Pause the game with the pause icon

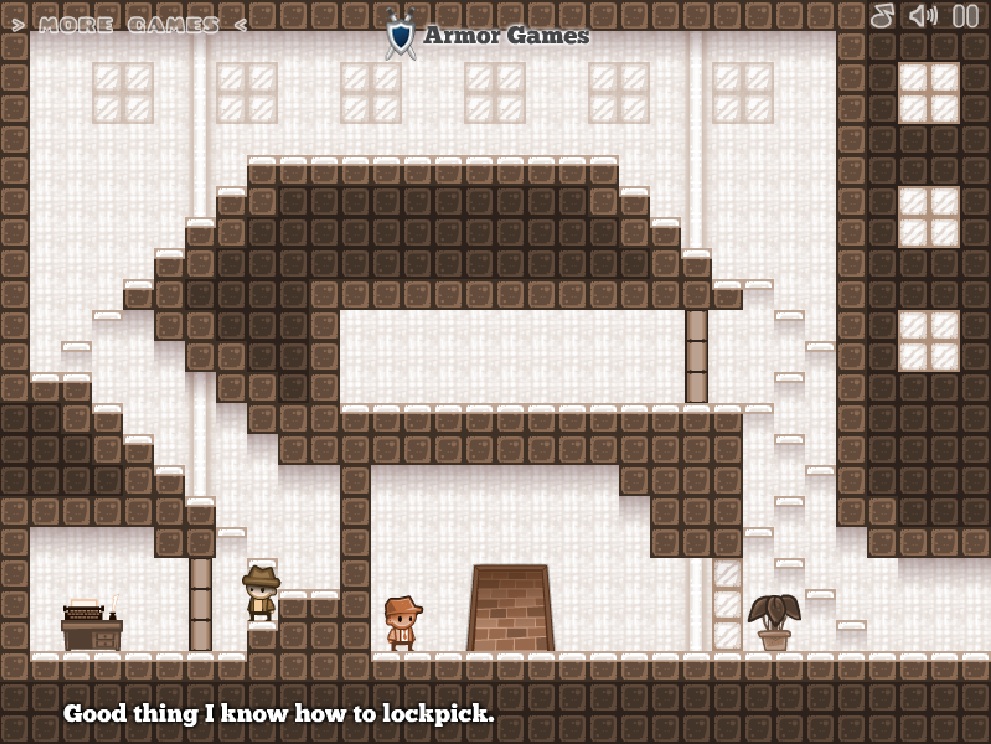click(x=965, y=16)
